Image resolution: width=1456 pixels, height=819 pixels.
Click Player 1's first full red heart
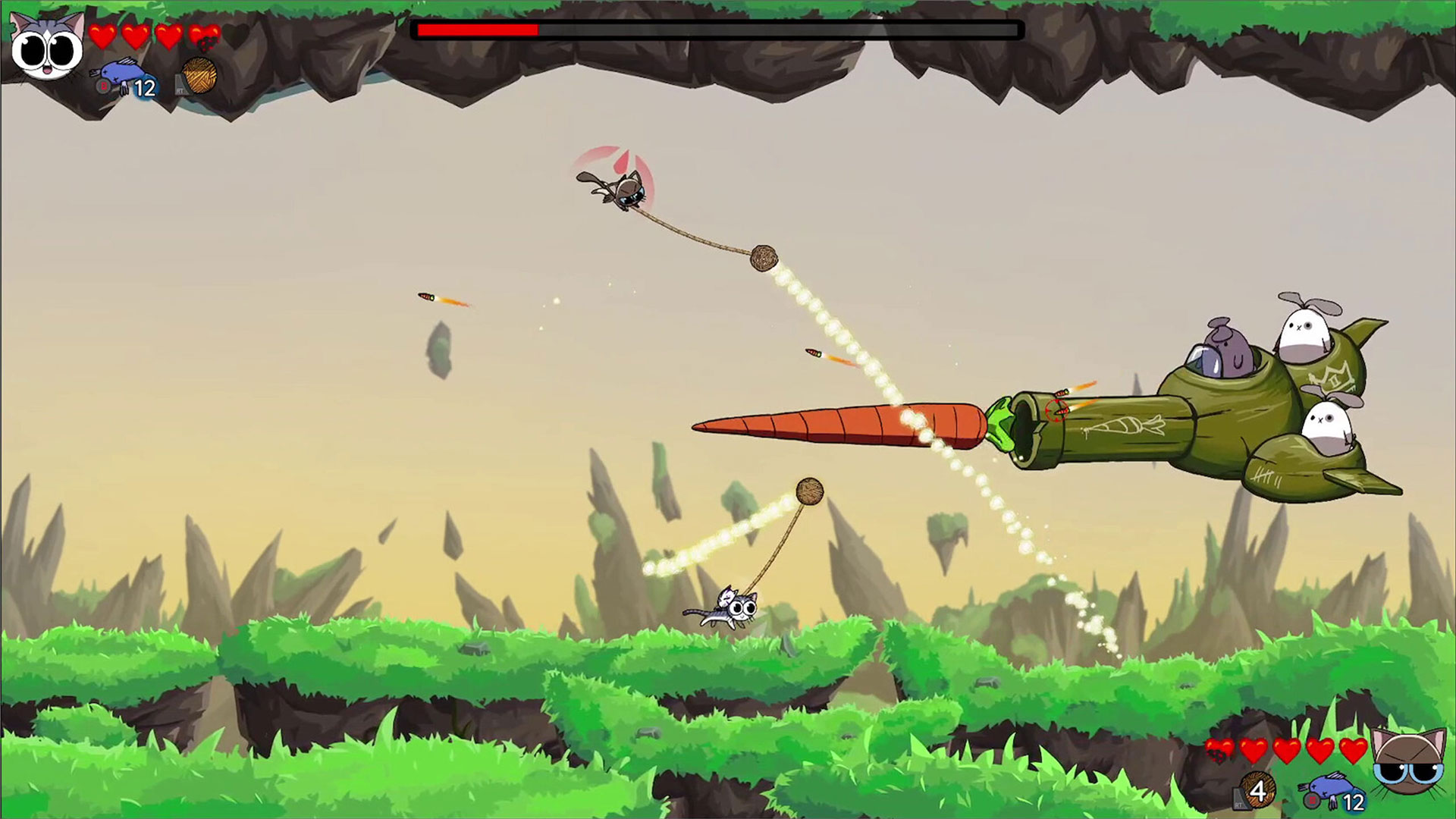101,36
